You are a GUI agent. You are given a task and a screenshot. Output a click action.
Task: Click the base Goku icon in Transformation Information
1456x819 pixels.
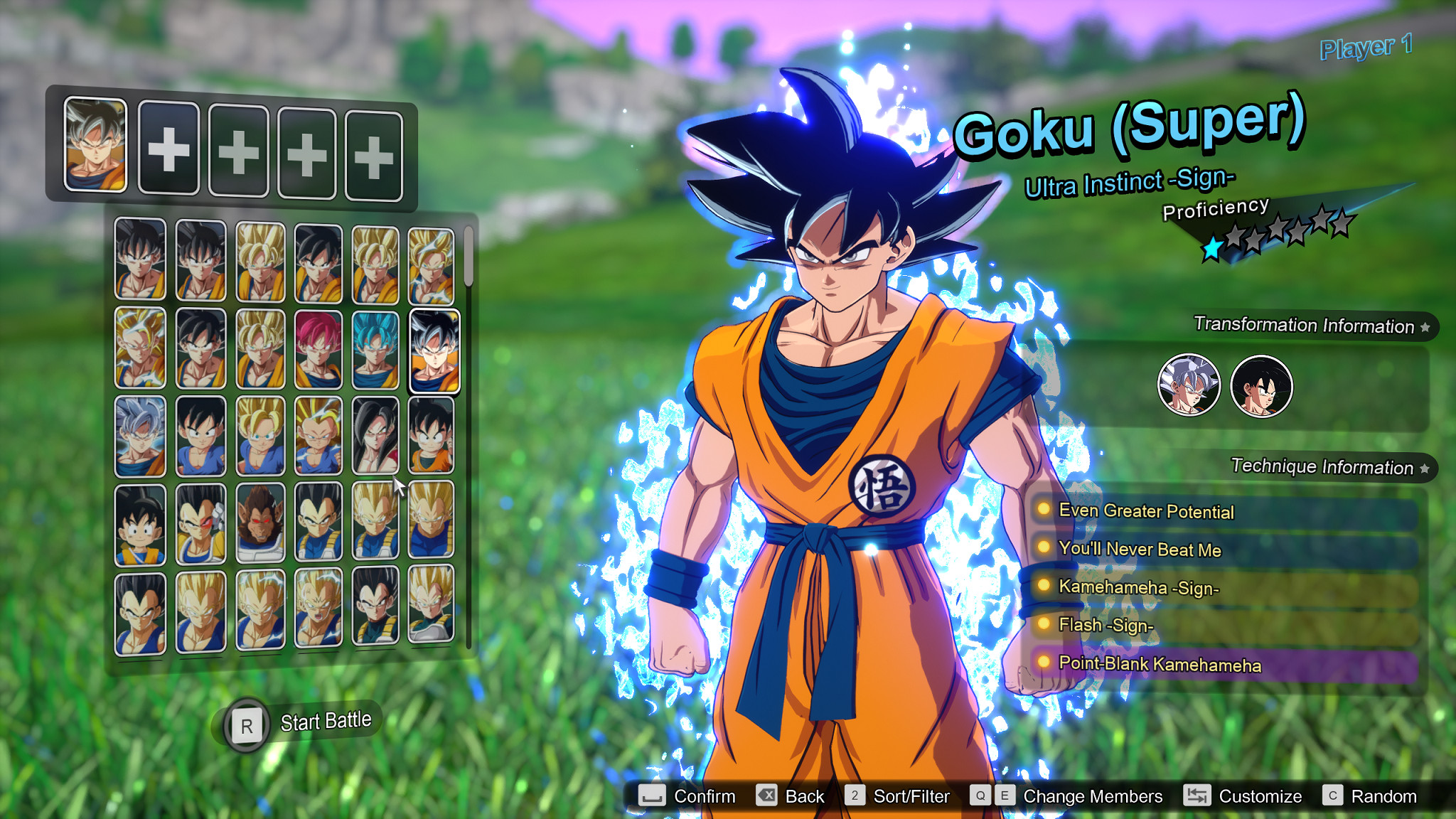(x=1261, y=385)
